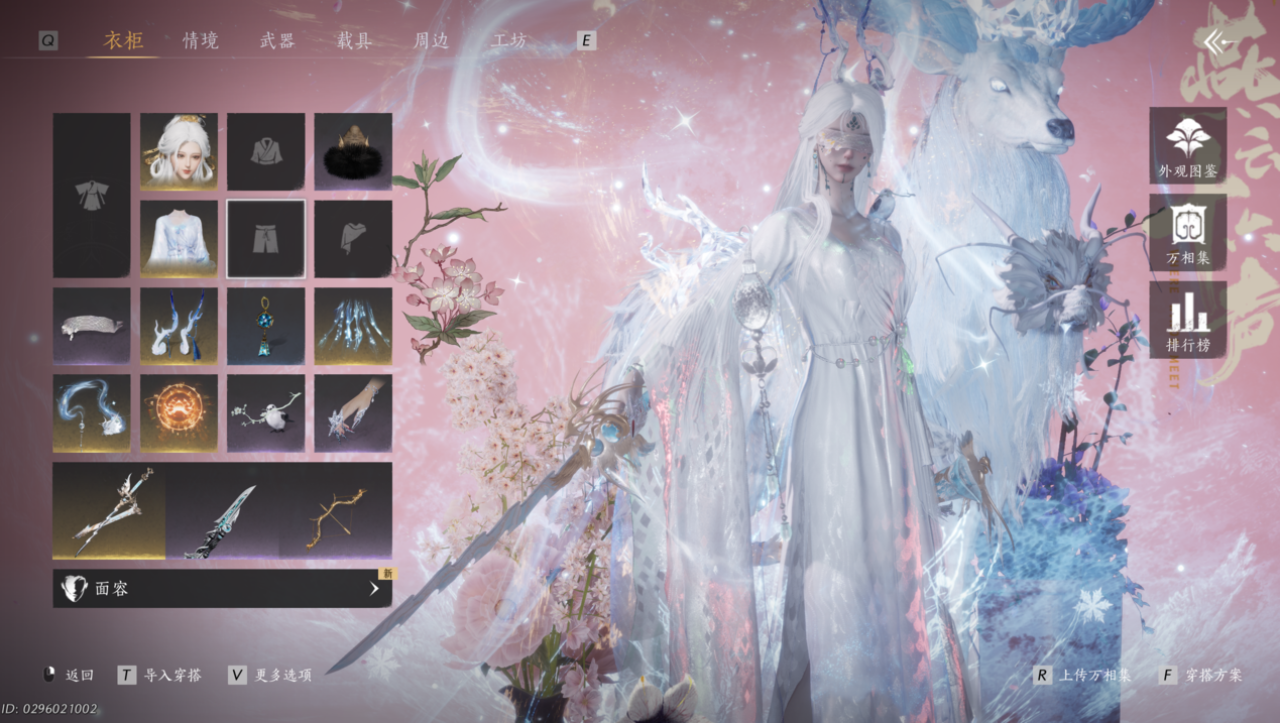The height and width of the screenshot is (723, 1280).
Task: Select the blue antler horns accessory slot
Action: pos(179,326)
